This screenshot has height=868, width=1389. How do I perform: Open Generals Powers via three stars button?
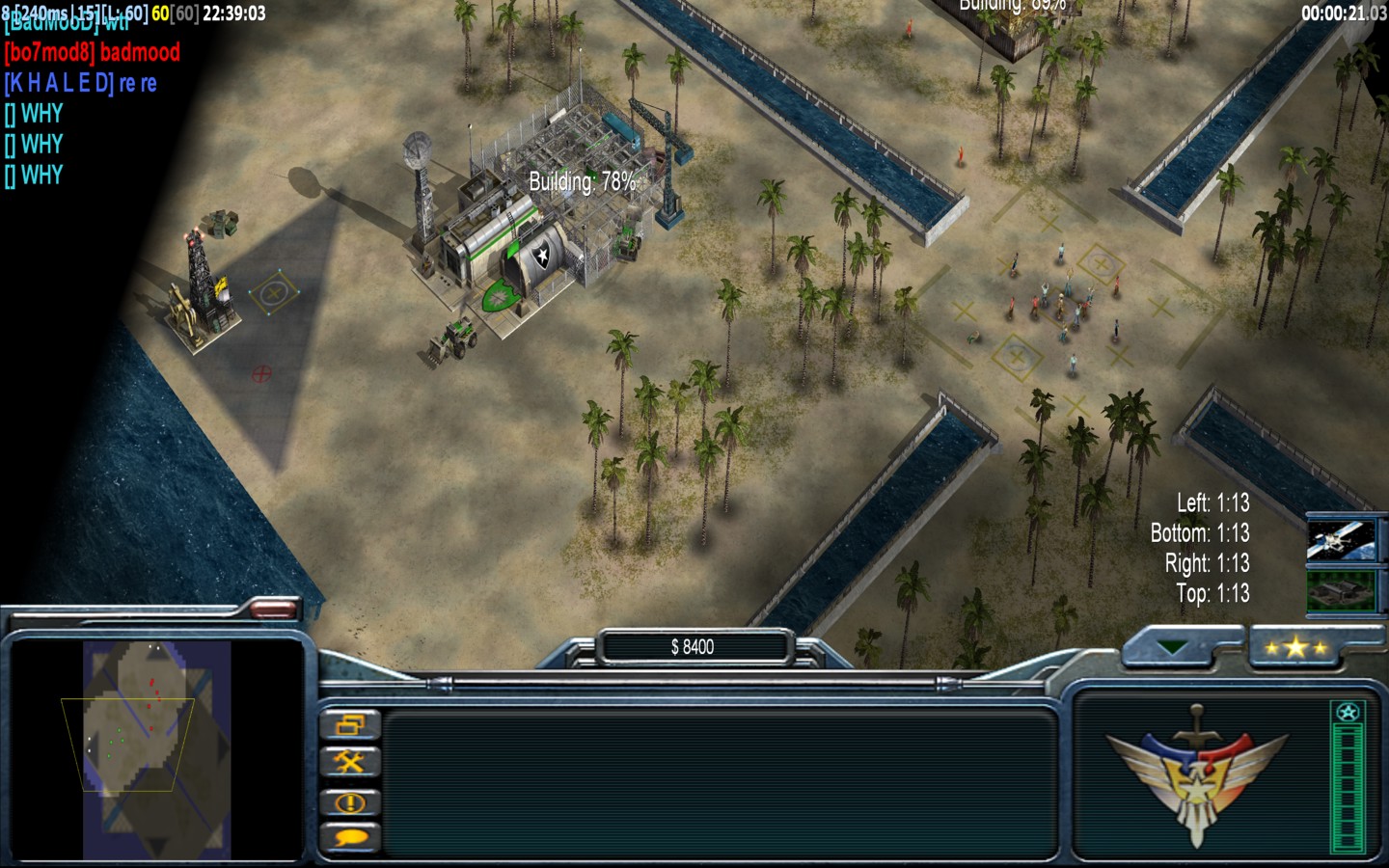tap(1295, 647)
